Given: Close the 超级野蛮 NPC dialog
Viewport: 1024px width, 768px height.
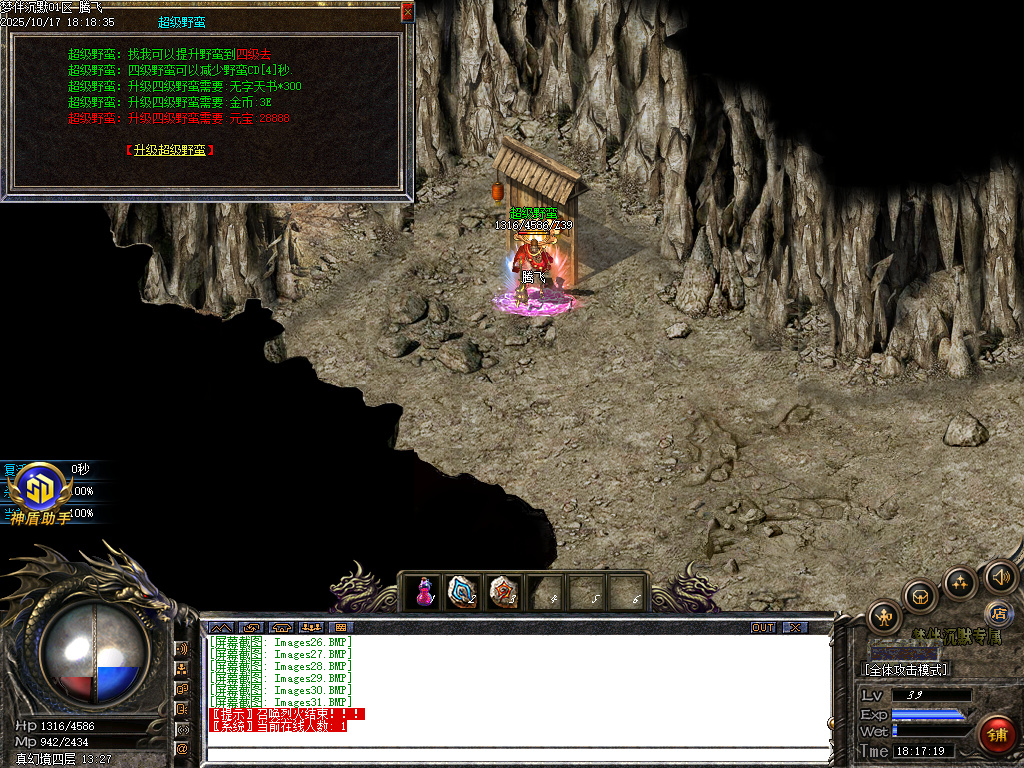Looking at the screenshot, I should 407,12.
